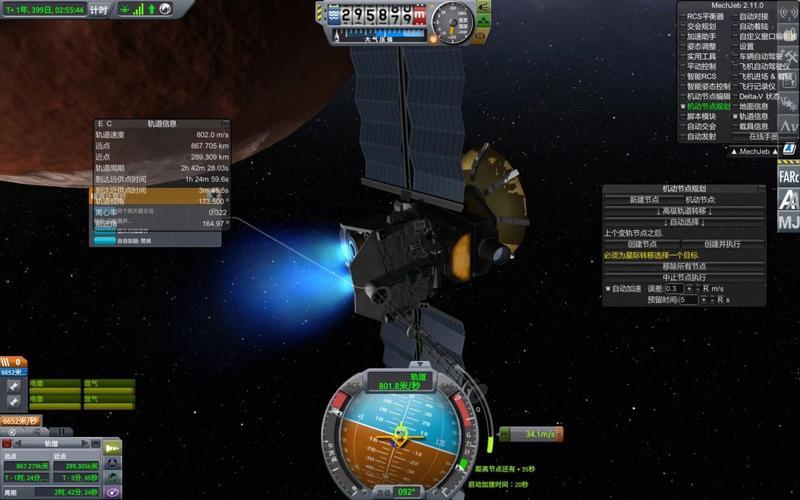
Task: Toggle the 自动加速 auto-warp checkbox
Action: tap(608, 288)
